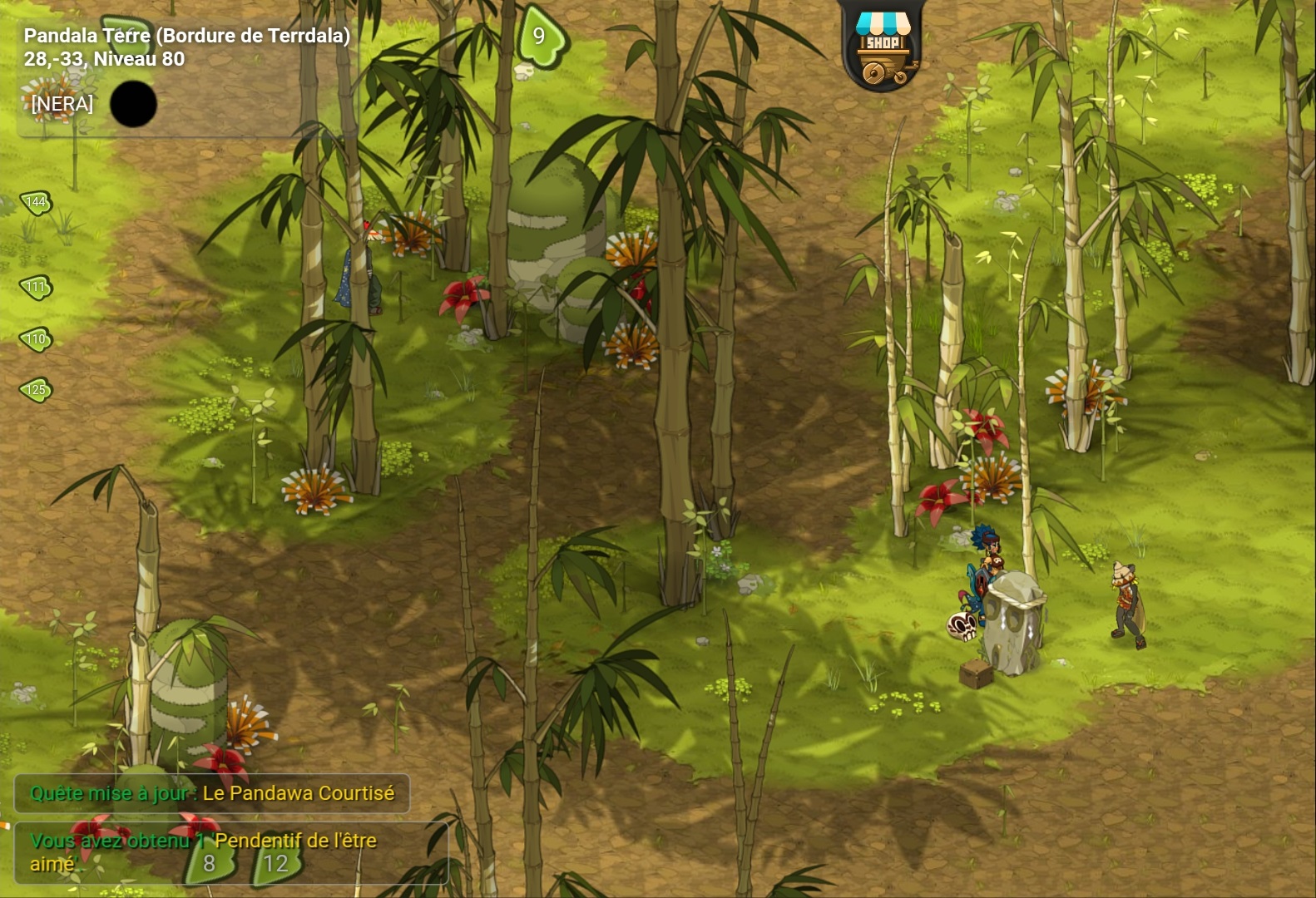Click the green leaf marker numbered 144
Viewport: 1316px width, 898px height.
coord(37,202)
